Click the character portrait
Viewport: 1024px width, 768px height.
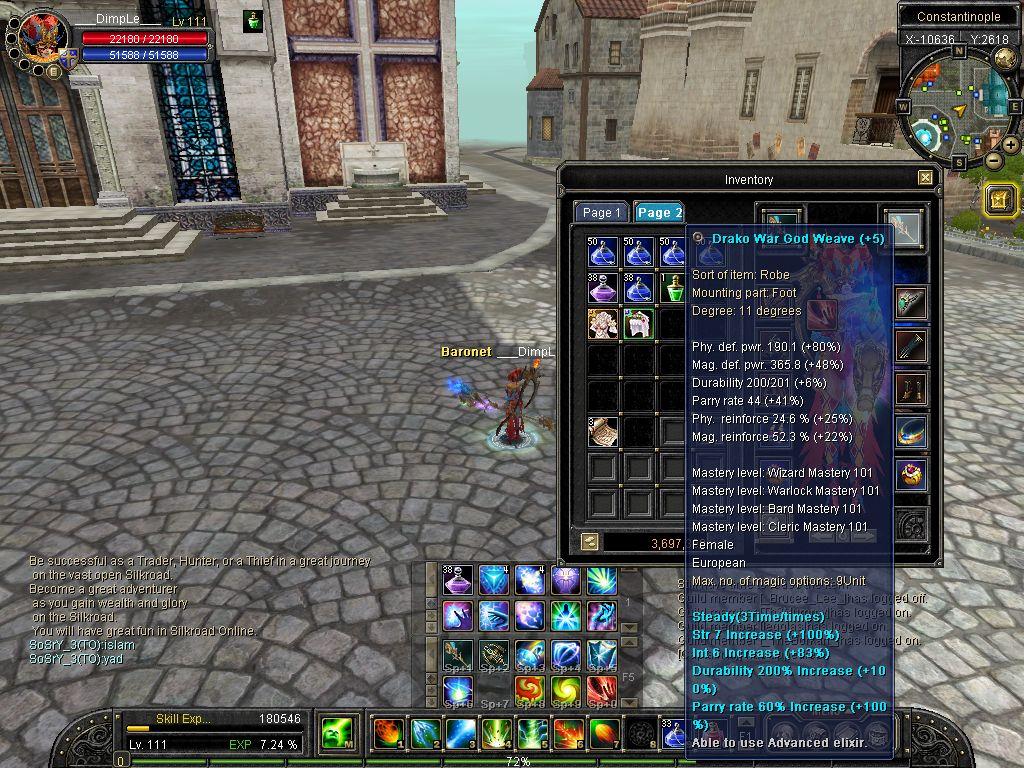42,37
